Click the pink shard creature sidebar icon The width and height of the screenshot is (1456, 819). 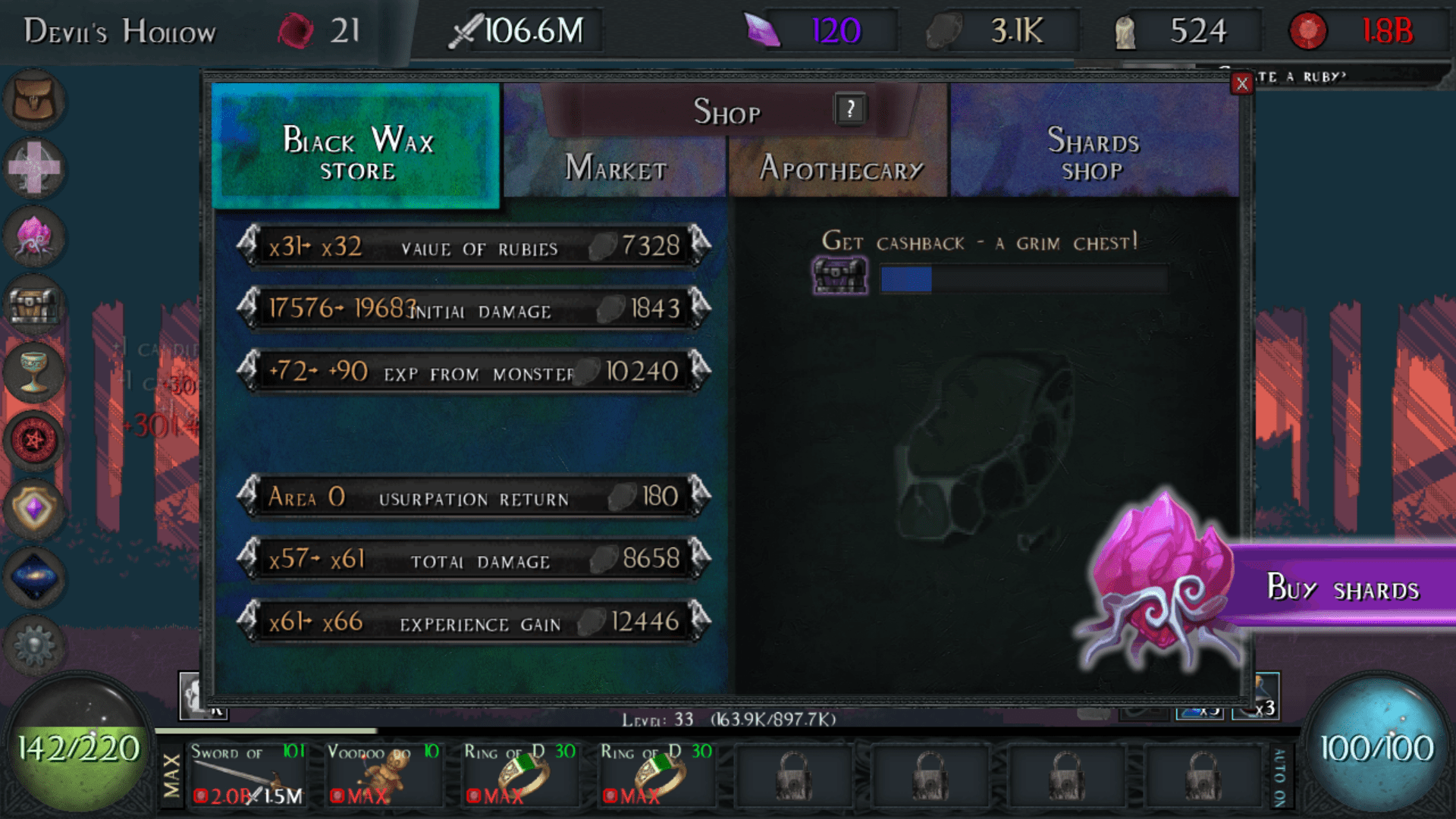[x=35, y=237]
